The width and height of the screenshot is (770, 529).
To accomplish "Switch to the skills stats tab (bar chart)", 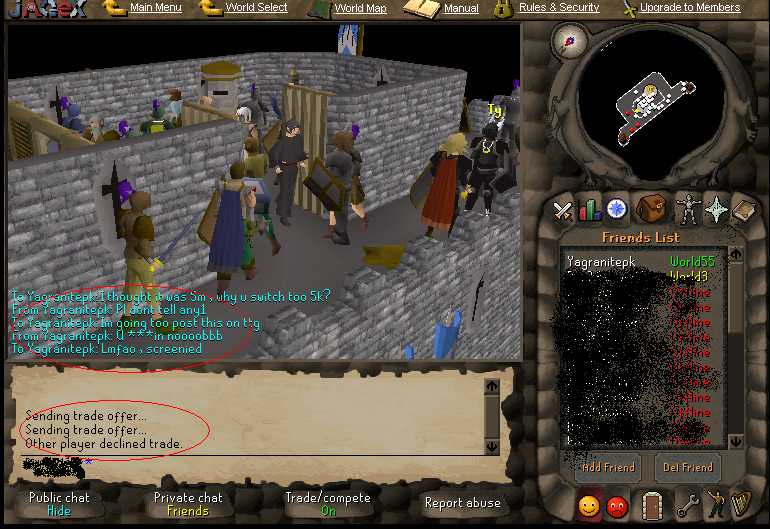I will click(589, 209).
